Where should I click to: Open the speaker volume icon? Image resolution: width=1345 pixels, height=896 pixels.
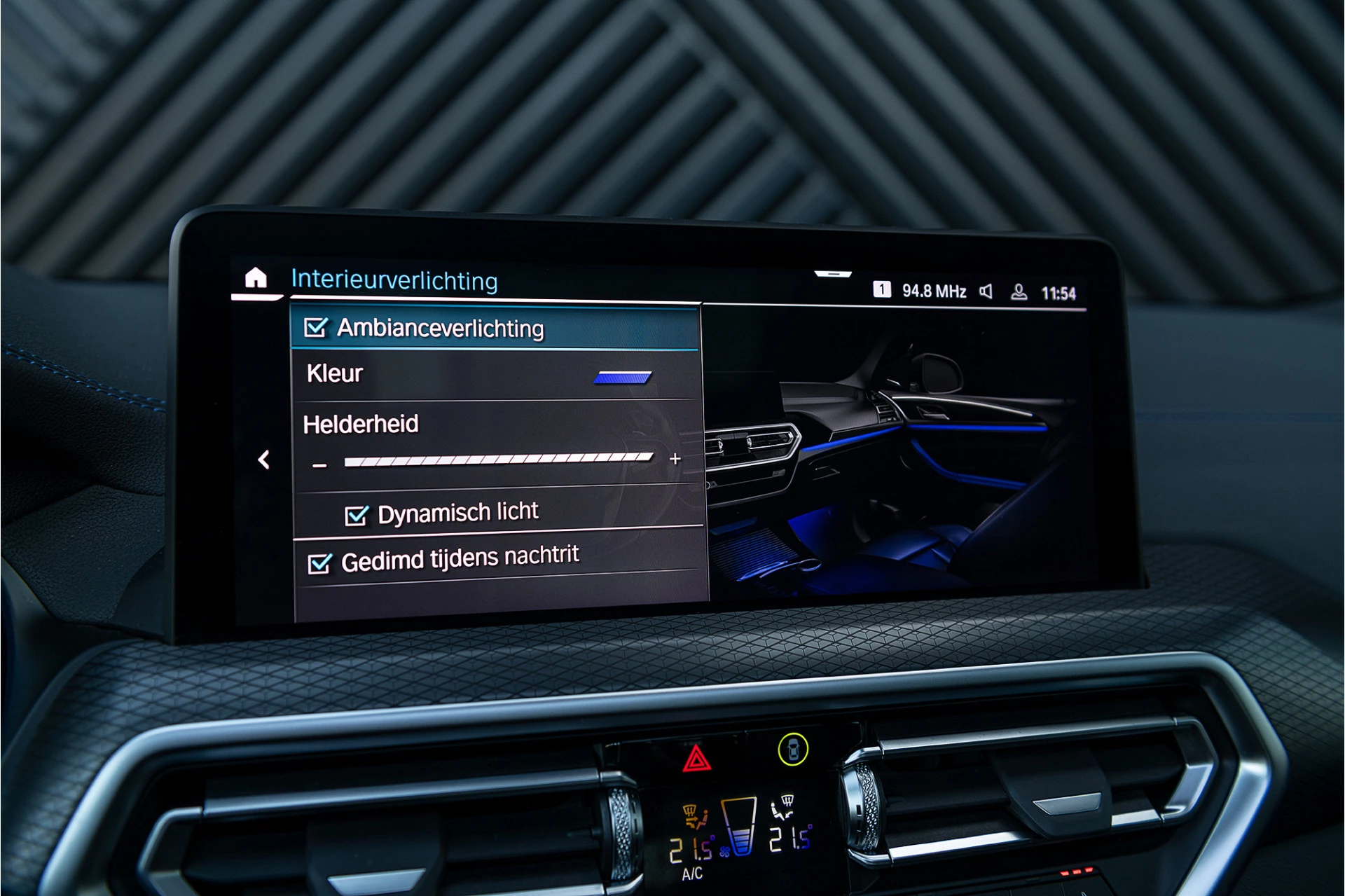986,291
